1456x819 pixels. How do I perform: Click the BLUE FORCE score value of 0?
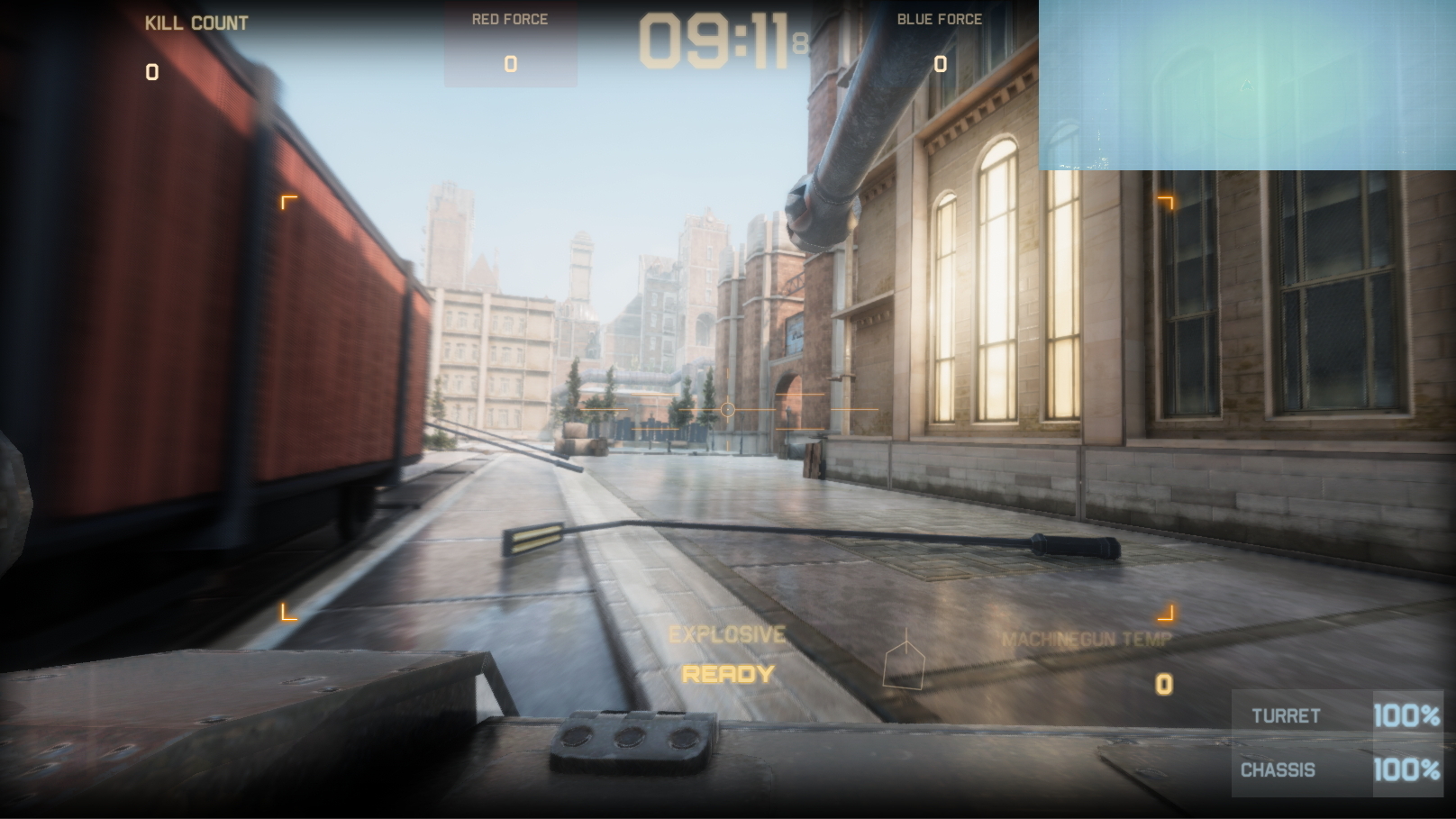pyautogui.click(x=939, y=64)
